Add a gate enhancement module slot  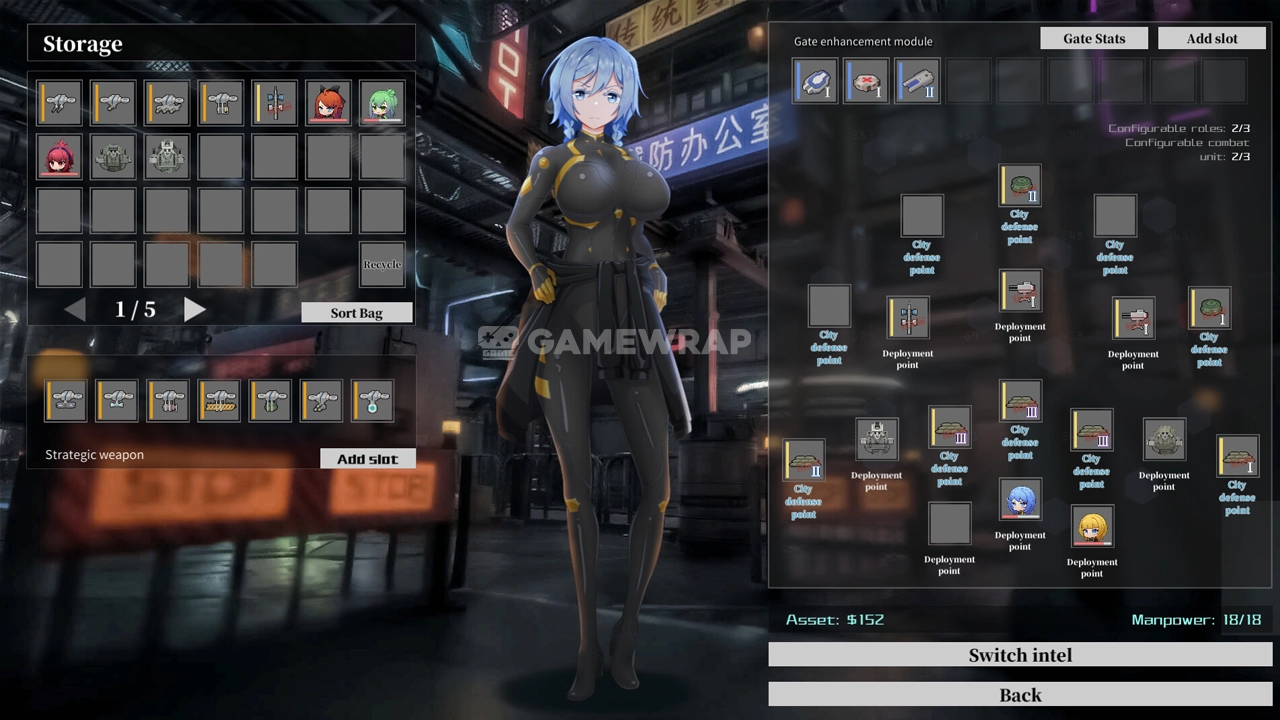tap(1212, 39)
